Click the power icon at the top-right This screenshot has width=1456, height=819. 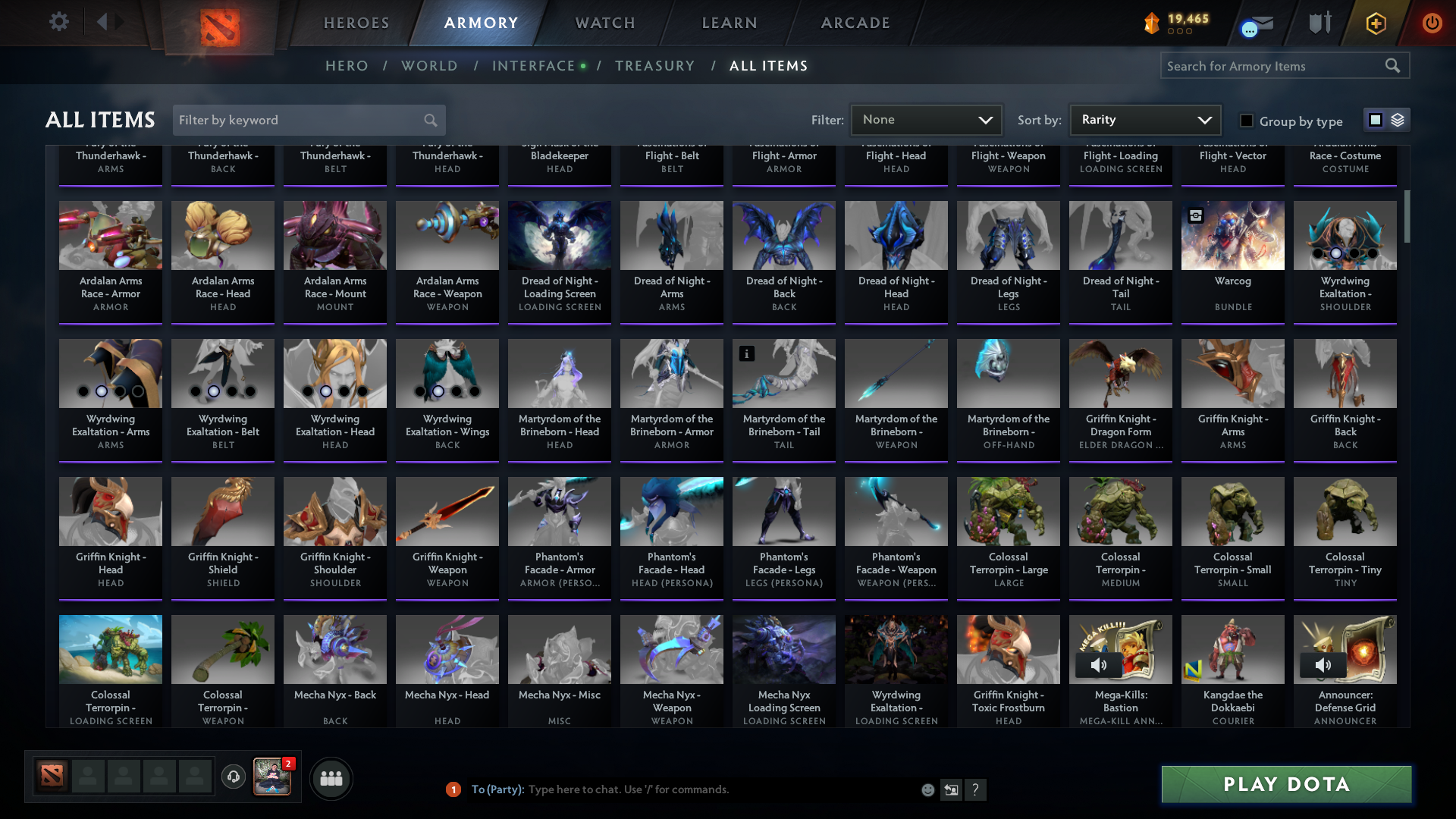pyautogui.click(x=1432, y=24)
